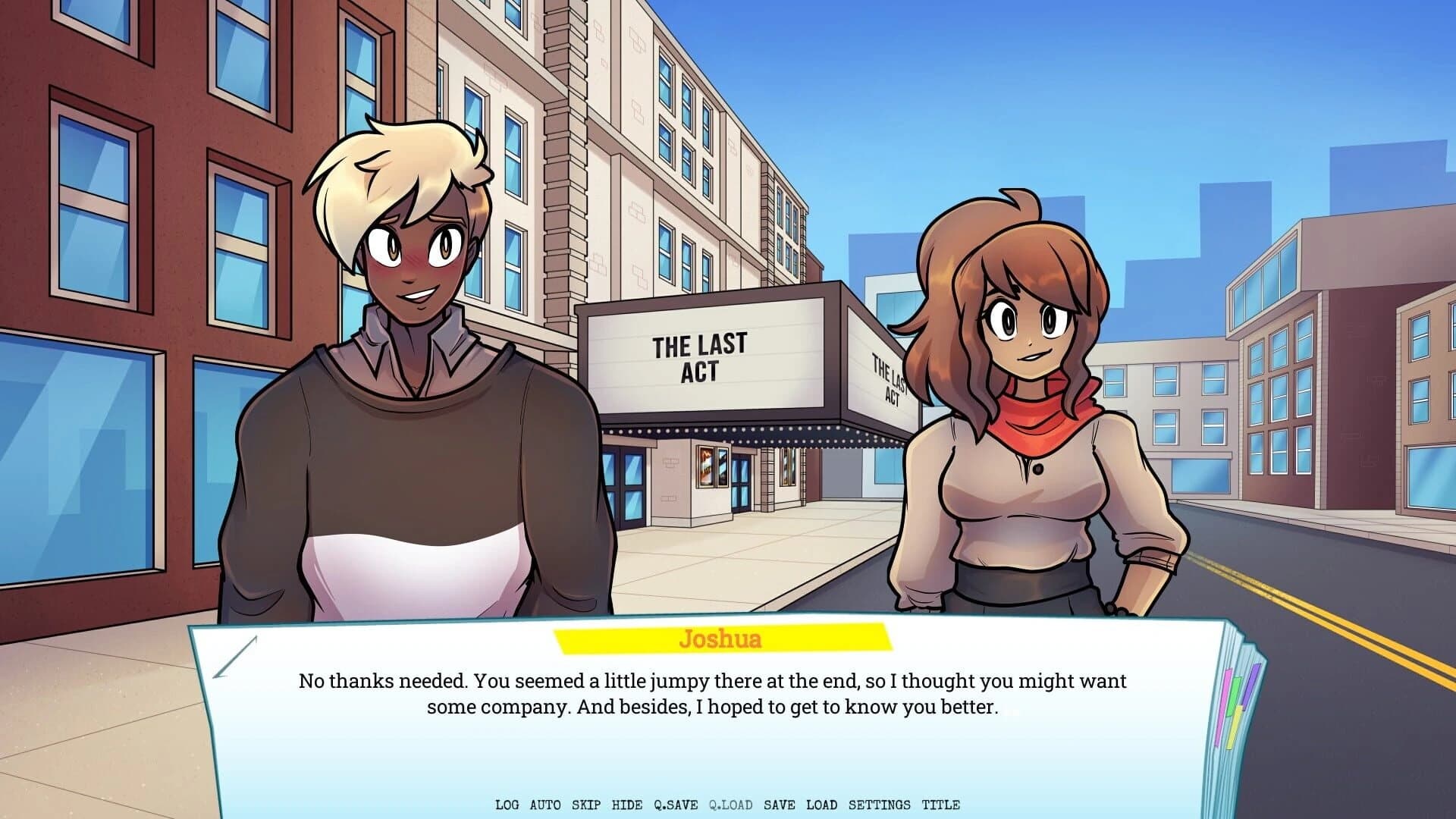The height and width of the screenshot is (819, 1456).
Task: Click Joshua's highlighted name banner
Action: pos(722,639)
